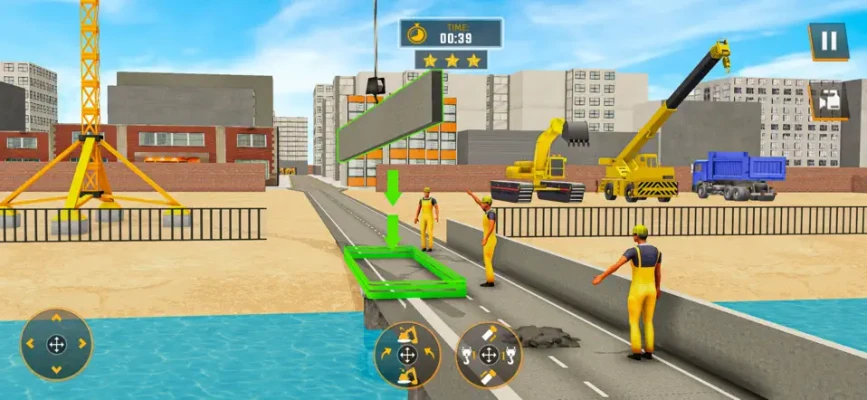Tap the bottom boom icon on hook joystick
The height and width of the screenshot is (400, 867).
tap(489, 377)
